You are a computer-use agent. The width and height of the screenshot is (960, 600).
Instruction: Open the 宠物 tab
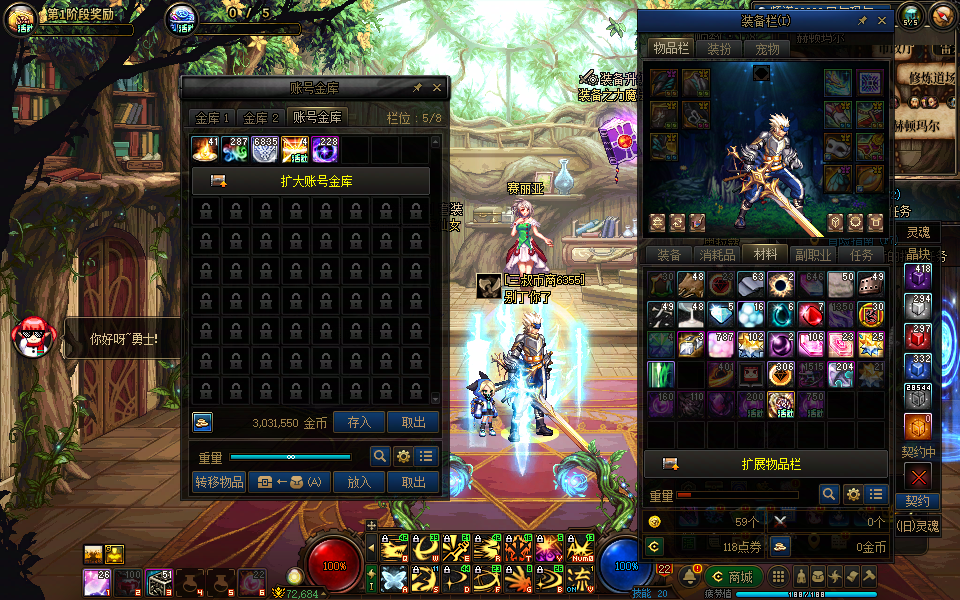(767, 49)
